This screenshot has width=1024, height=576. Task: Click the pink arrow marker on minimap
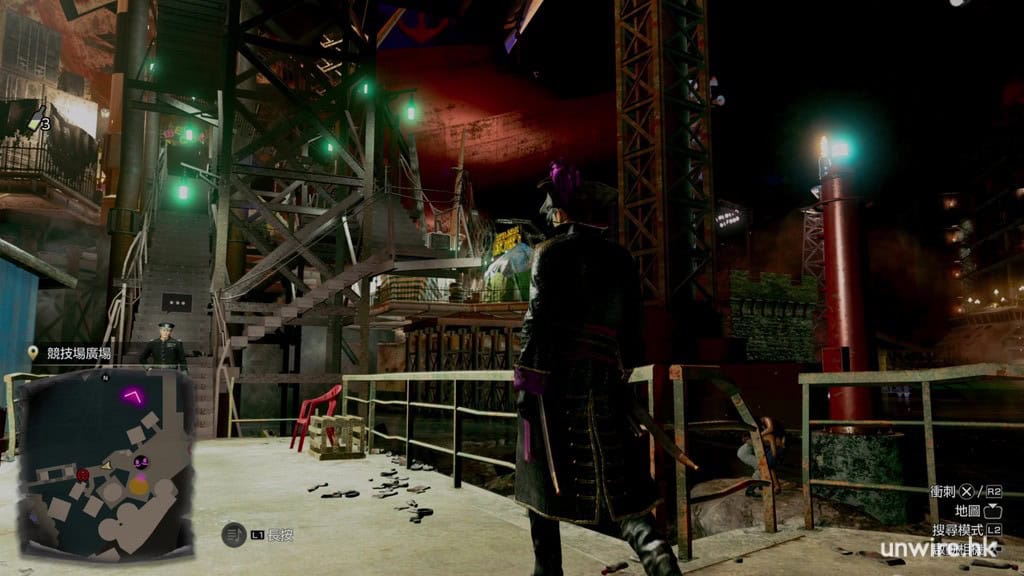pos(131,395)
